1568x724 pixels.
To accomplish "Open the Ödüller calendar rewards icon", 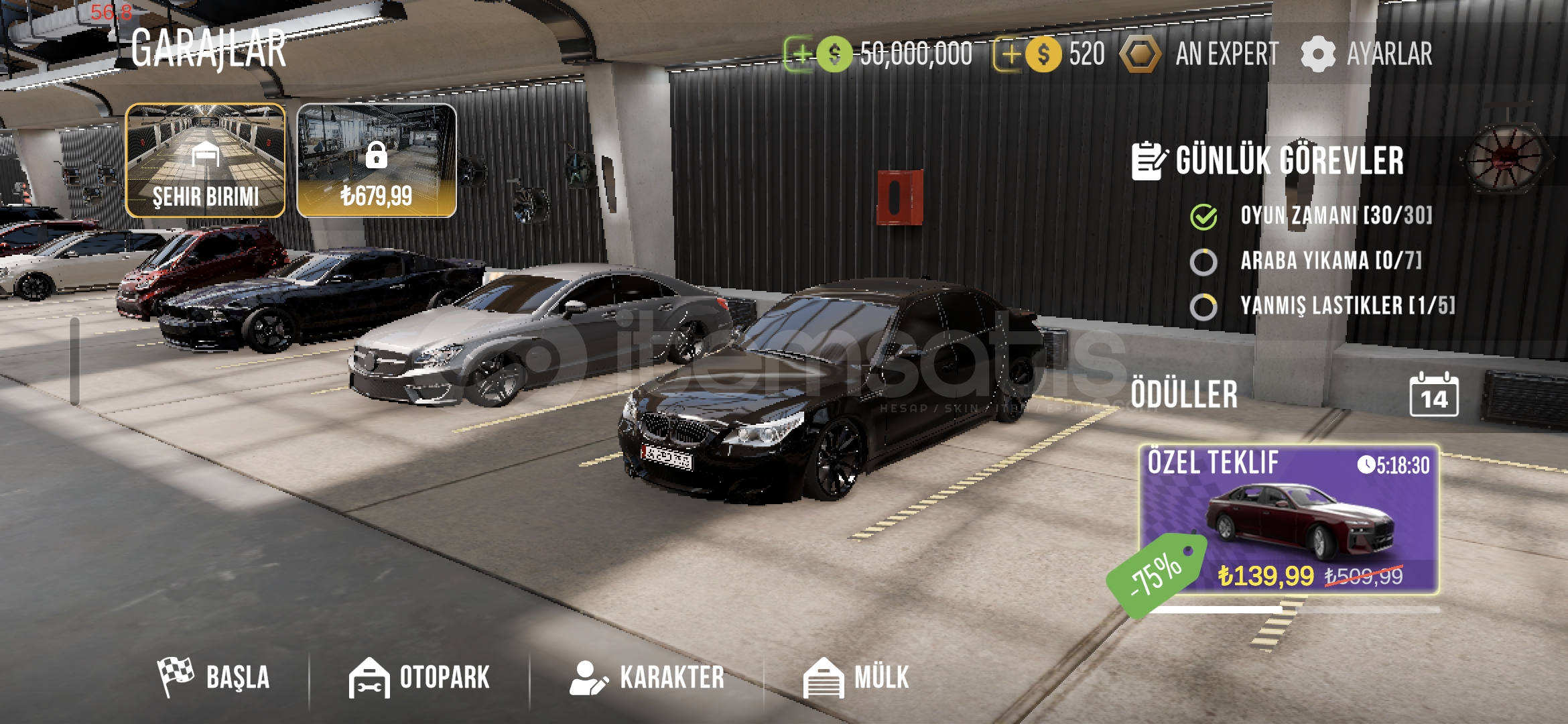I will click(x=1433, y=396).
